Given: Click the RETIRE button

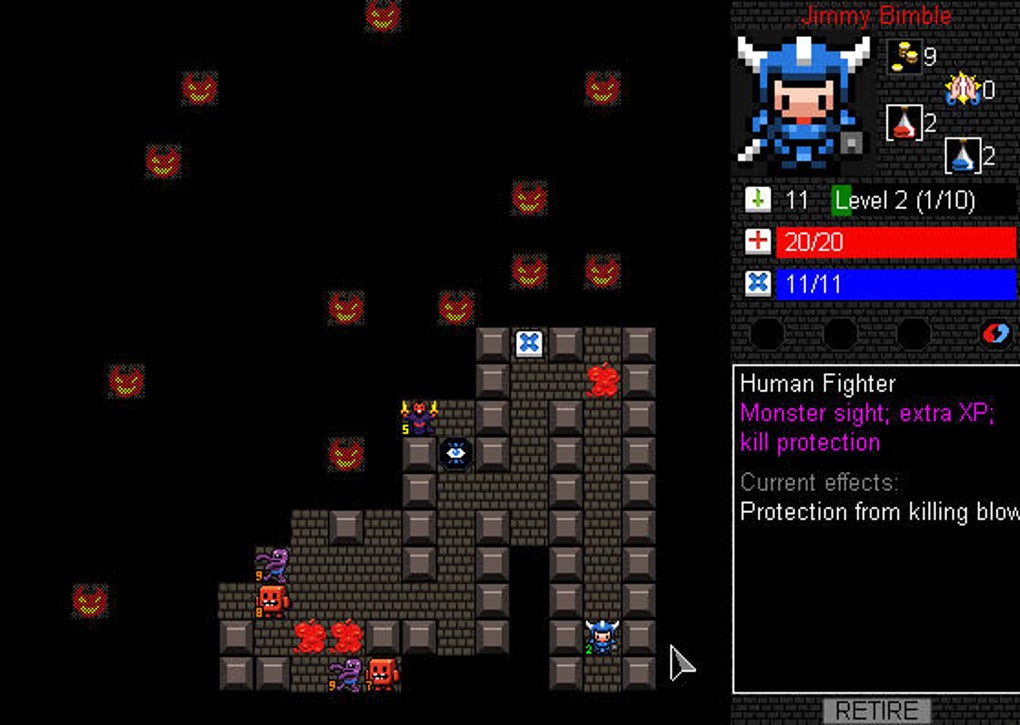Looking at the screenshot, I should [x=876, y=711].
